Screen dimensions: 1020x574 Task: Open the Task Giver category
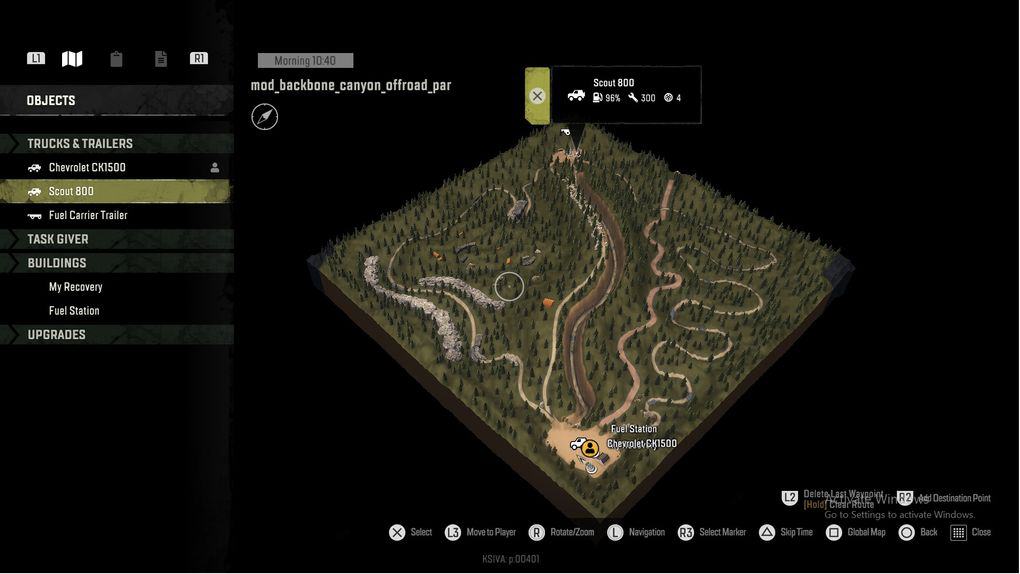pos(58,239)
